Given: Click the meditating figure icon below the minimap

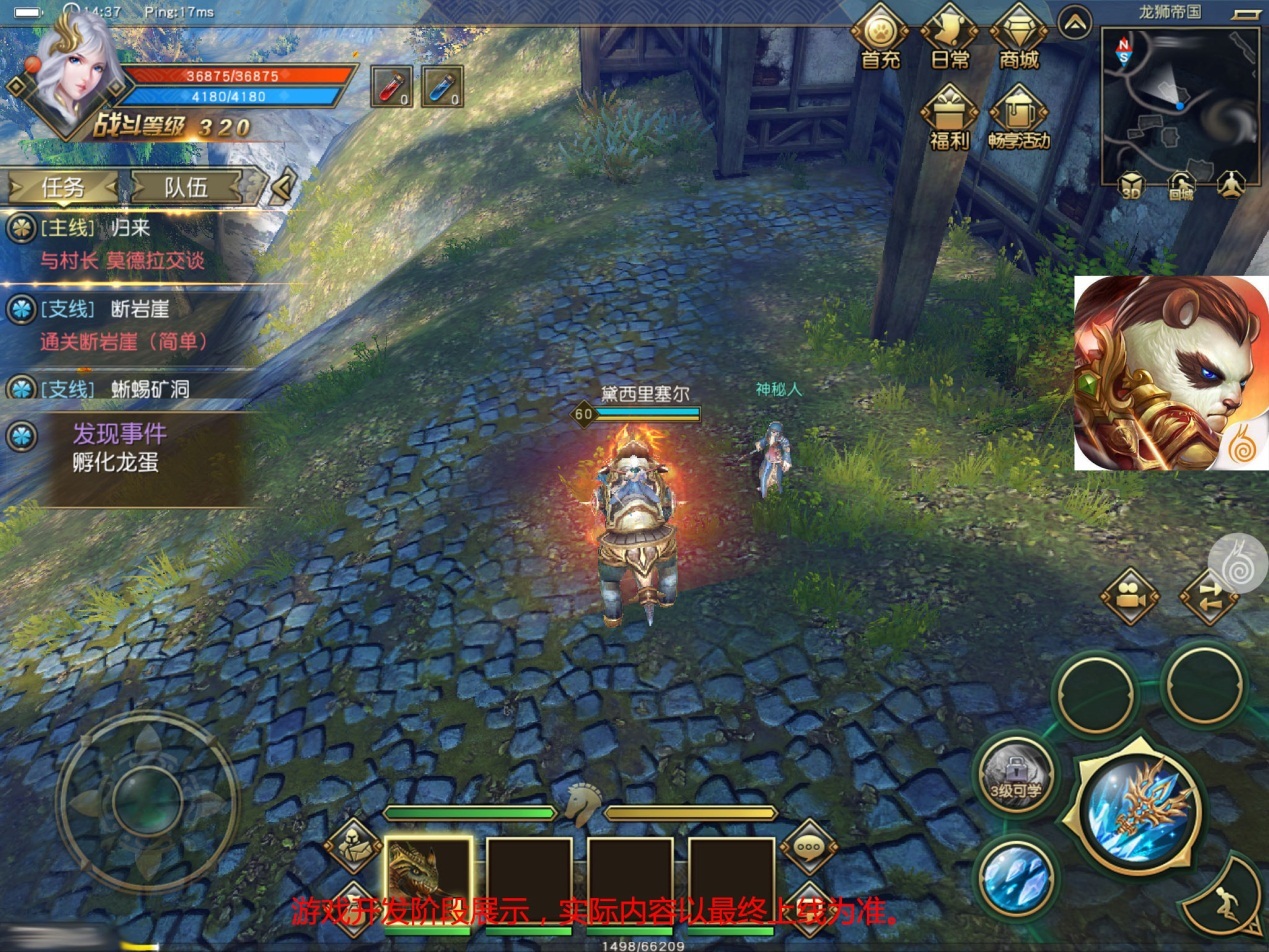Looking at the screenshot, I should (x=1231, y=186).
